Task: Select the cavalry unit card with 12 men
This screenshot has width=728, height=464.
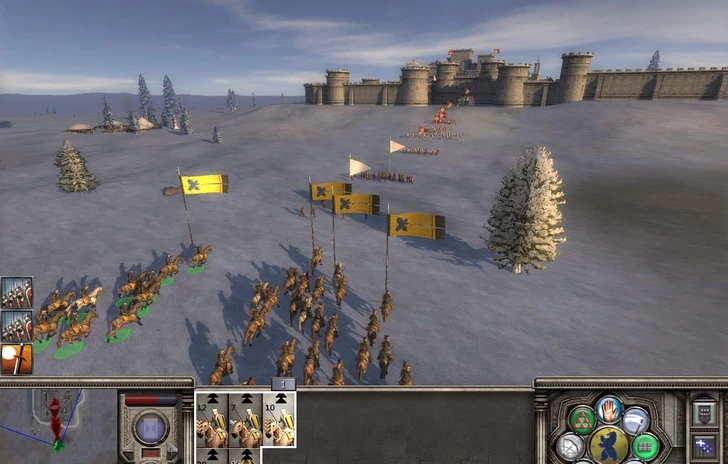Action: pos(212,420)
